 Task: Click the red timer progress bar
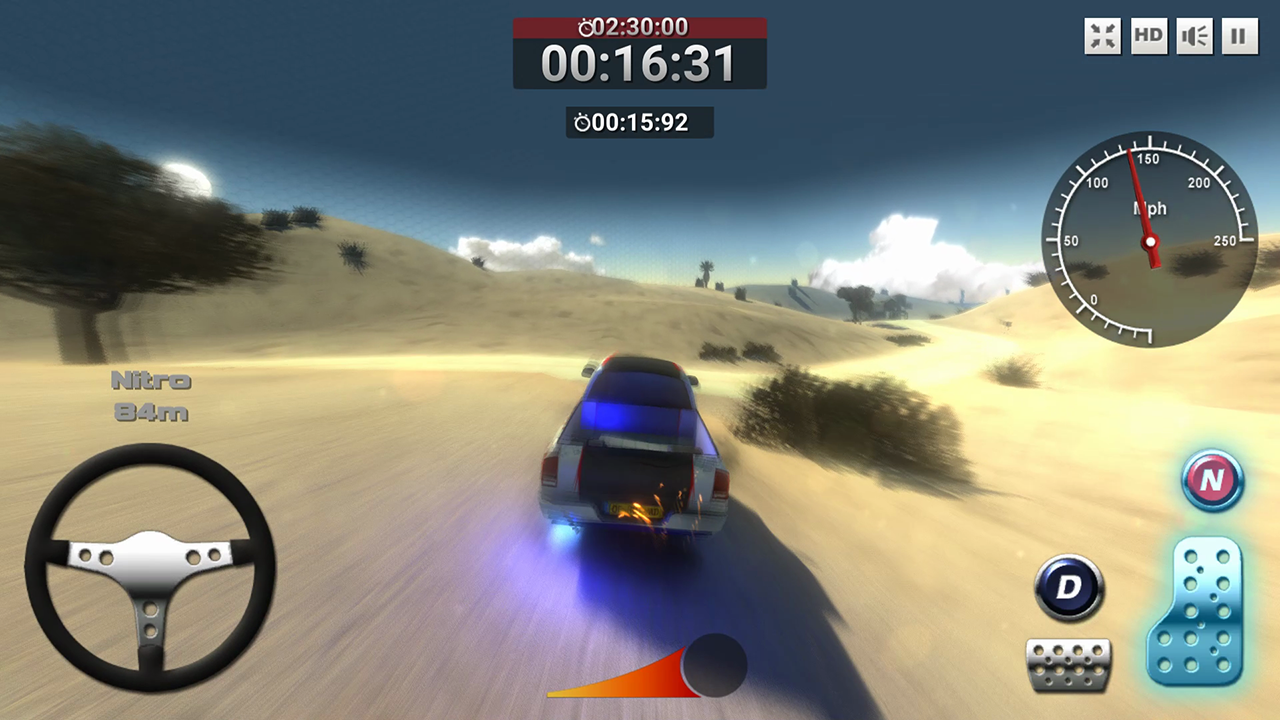point(640,27)
